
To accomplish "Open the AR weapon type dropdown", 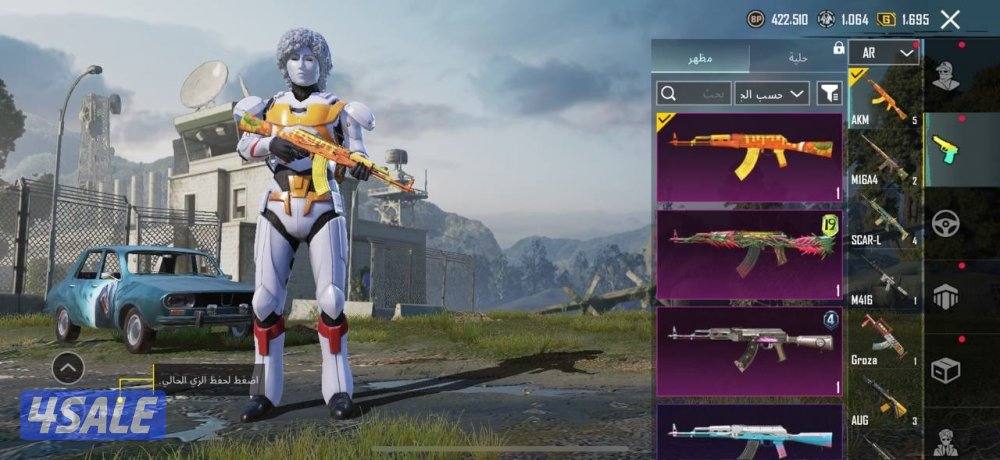I will pyautogui.click(x=884, y=53).
